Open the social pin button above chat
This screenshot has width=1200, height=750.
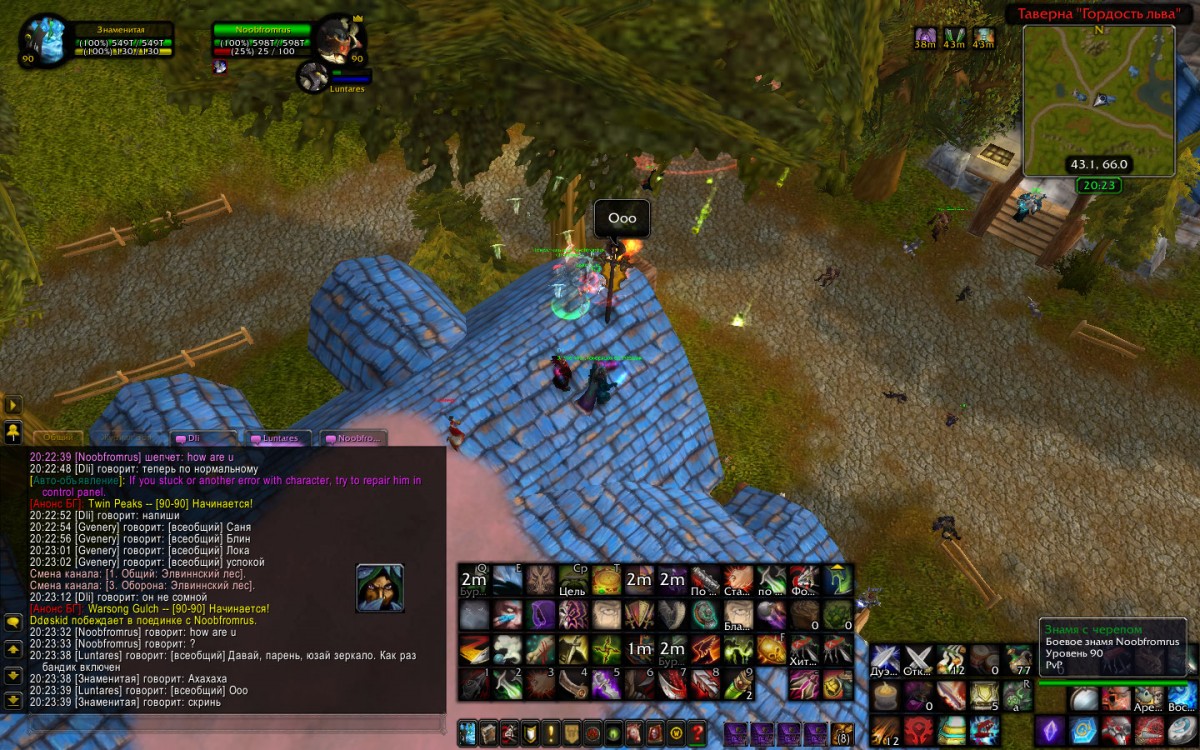(x=13, y=432)
